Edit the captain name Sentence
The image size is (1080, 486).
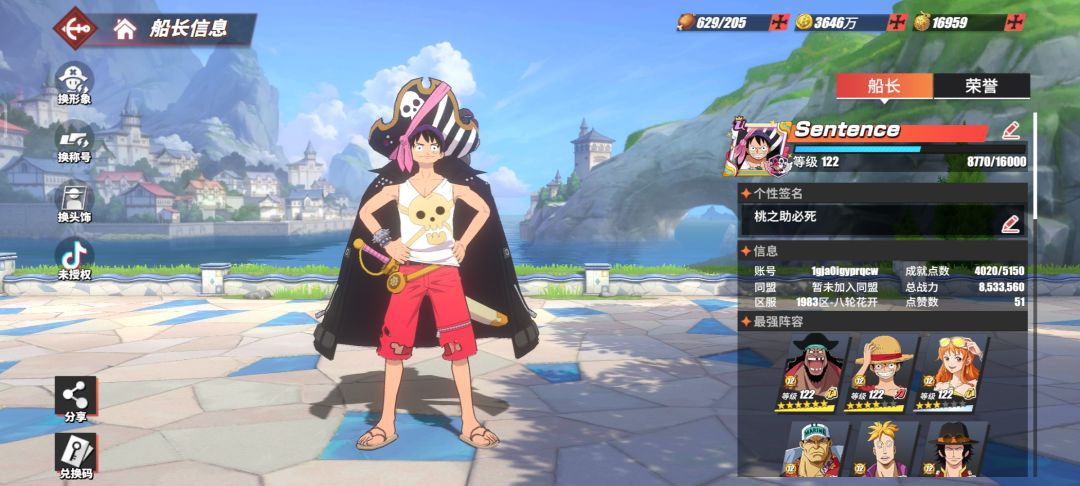click(1011, 130)
